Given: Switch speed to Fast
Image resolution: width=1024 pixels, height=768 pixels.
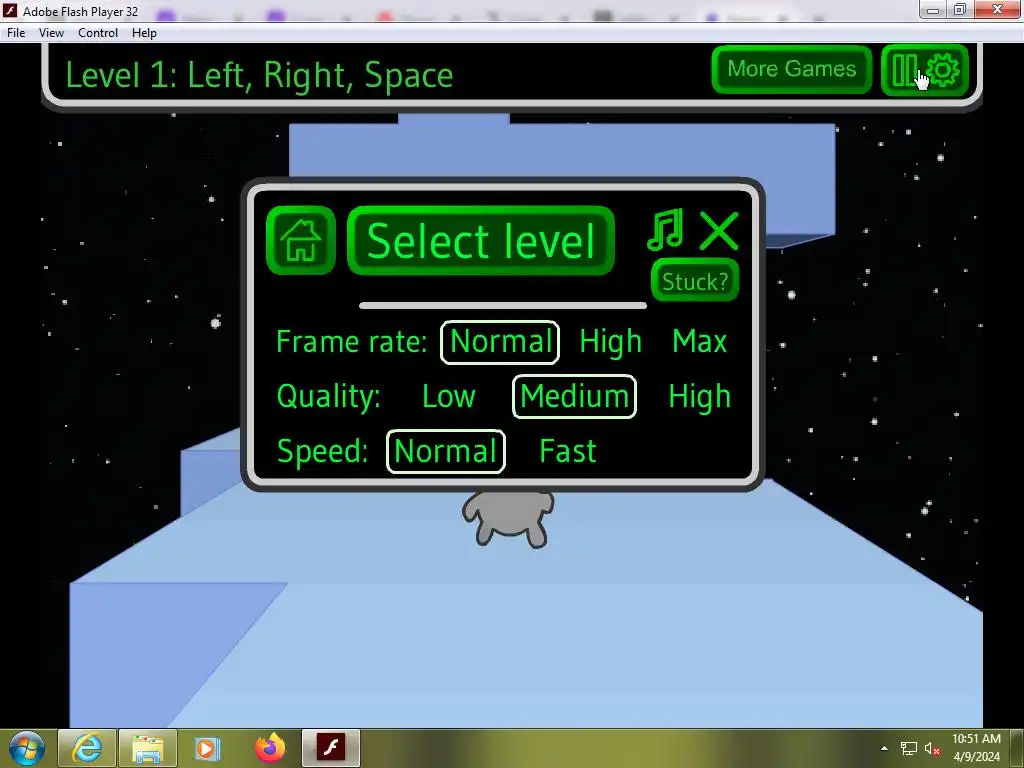Looking at the screenshot, I should point(567,452).
